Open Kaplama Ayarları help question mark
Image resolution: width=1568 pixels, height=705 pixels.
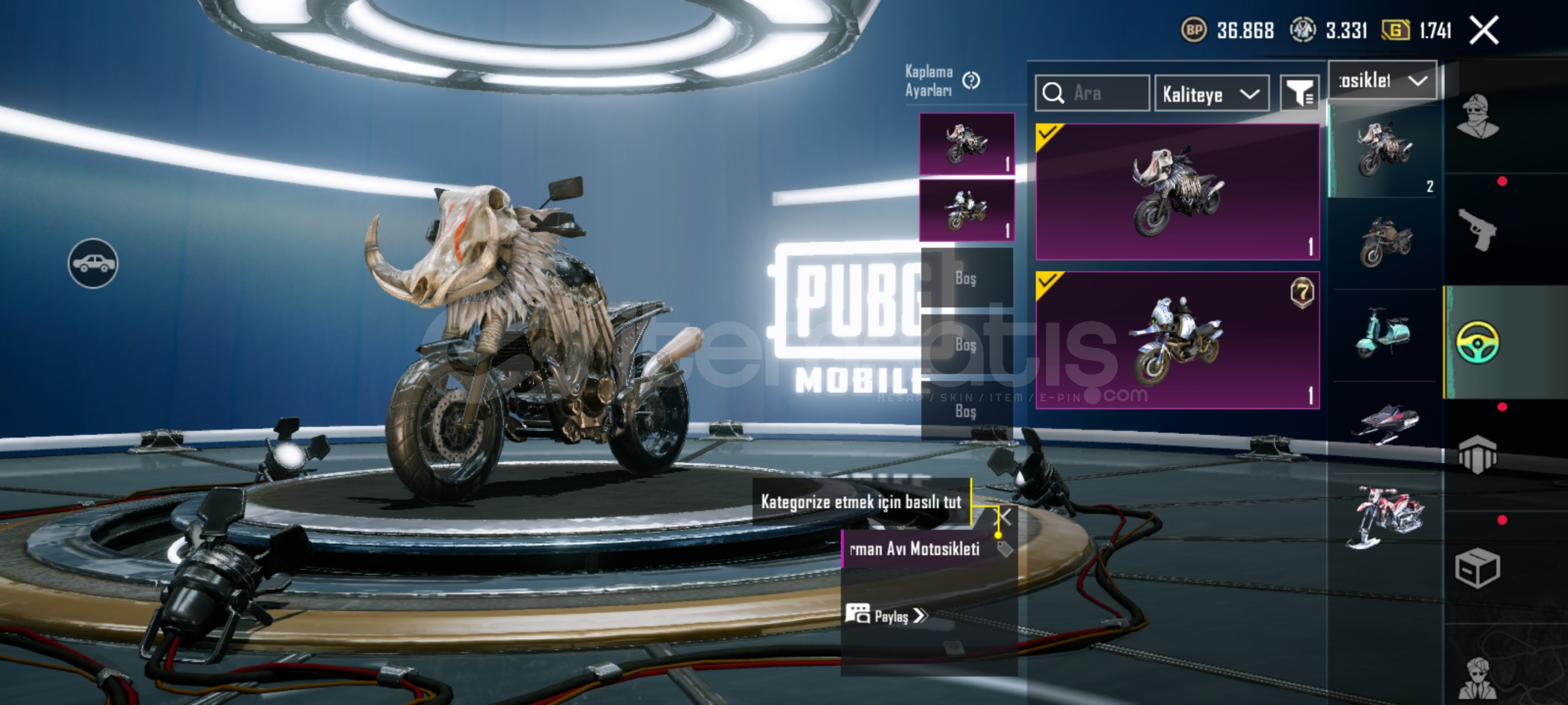click(971, 80)
